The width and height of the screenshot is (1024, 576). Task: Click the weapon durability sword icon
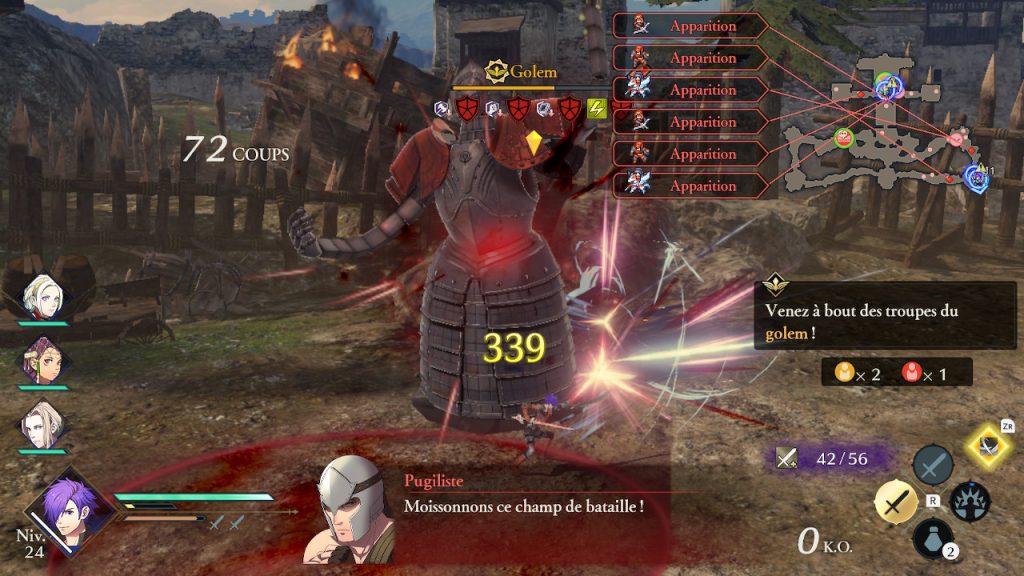tap(788, 458)
